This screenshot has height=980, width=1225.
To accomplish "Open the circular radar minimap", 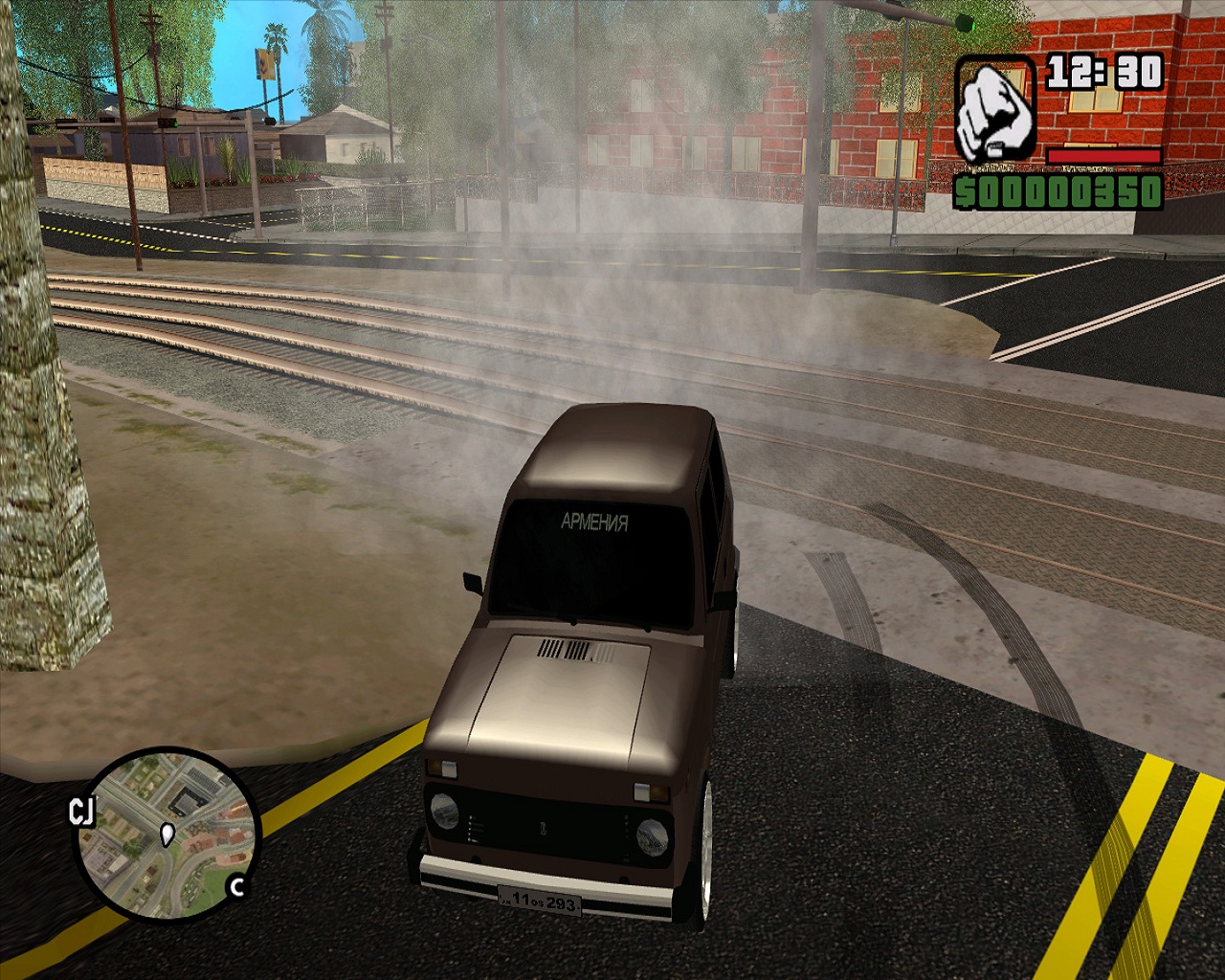I will coord(165,835).
